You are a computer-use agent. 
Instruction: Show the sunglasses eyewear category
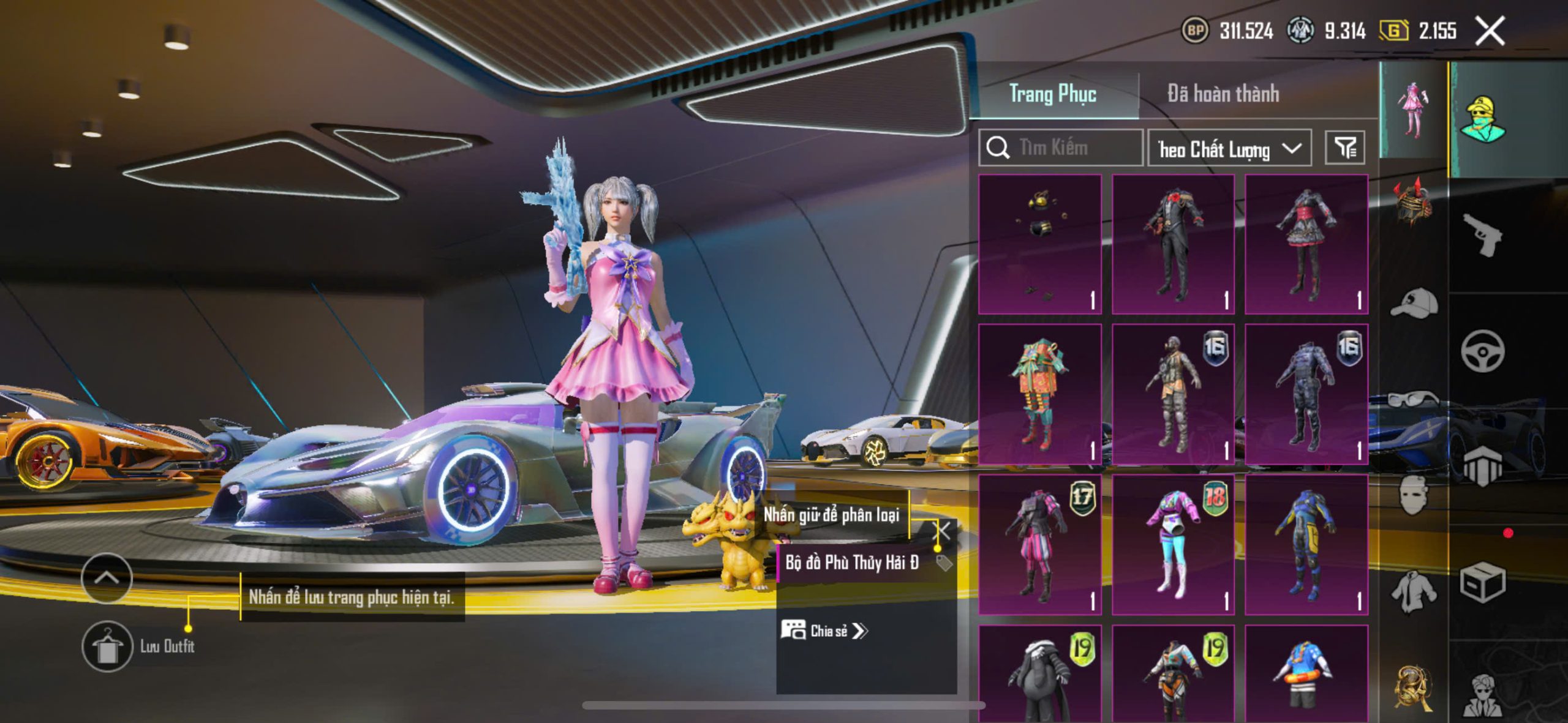click(1414, 400)
